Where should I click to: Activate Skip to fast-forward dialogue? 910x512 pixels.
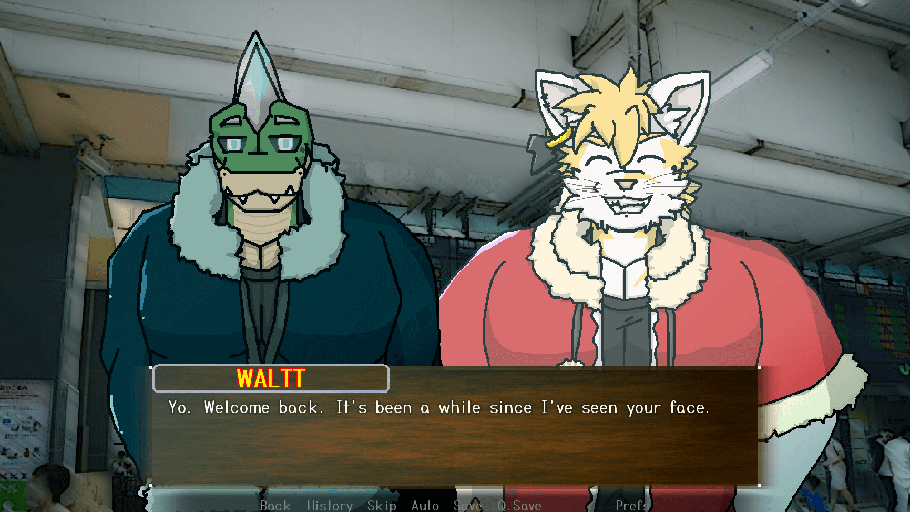(382, 505)
